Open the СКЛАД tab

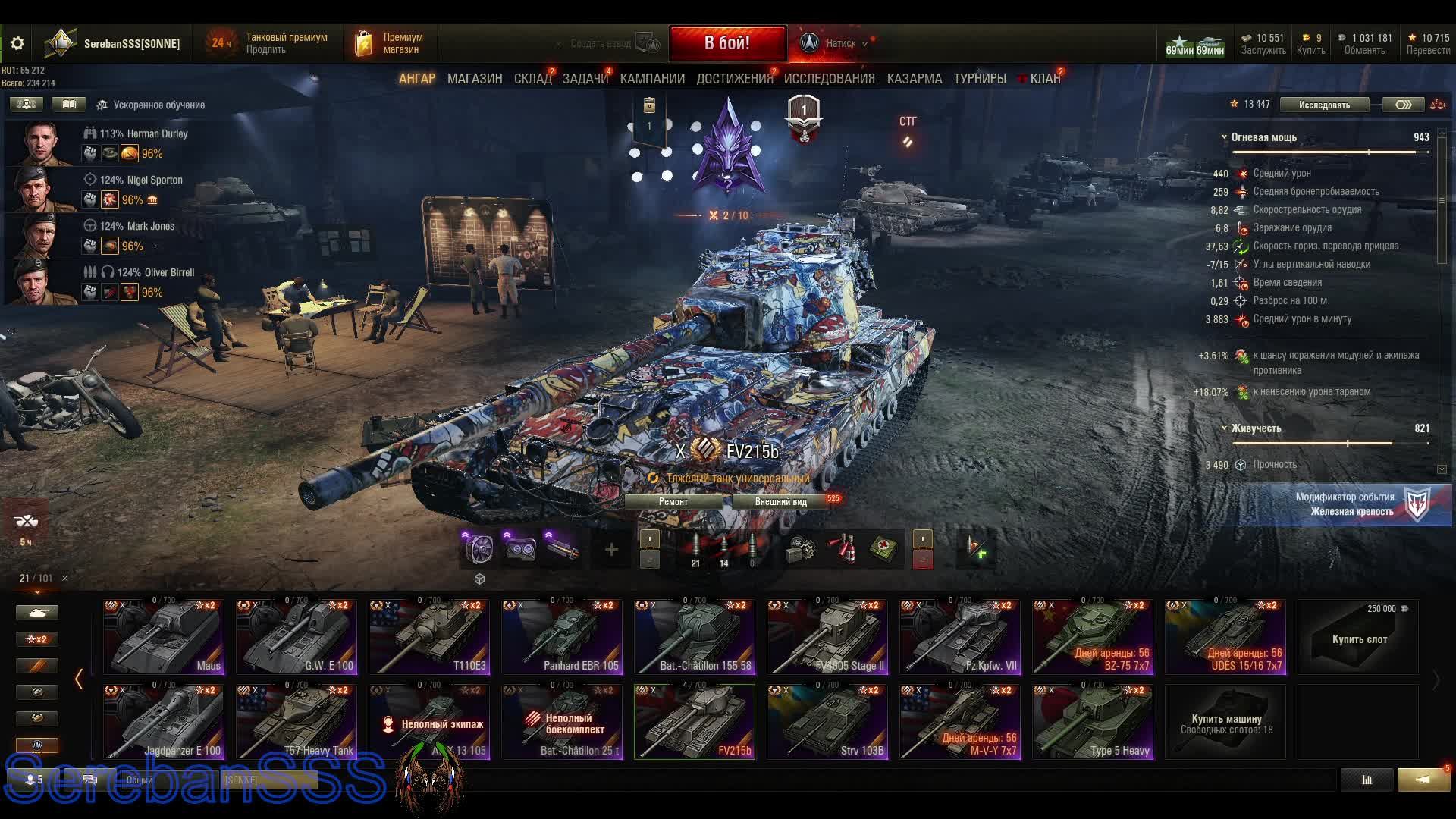click(x=532, y=79)
